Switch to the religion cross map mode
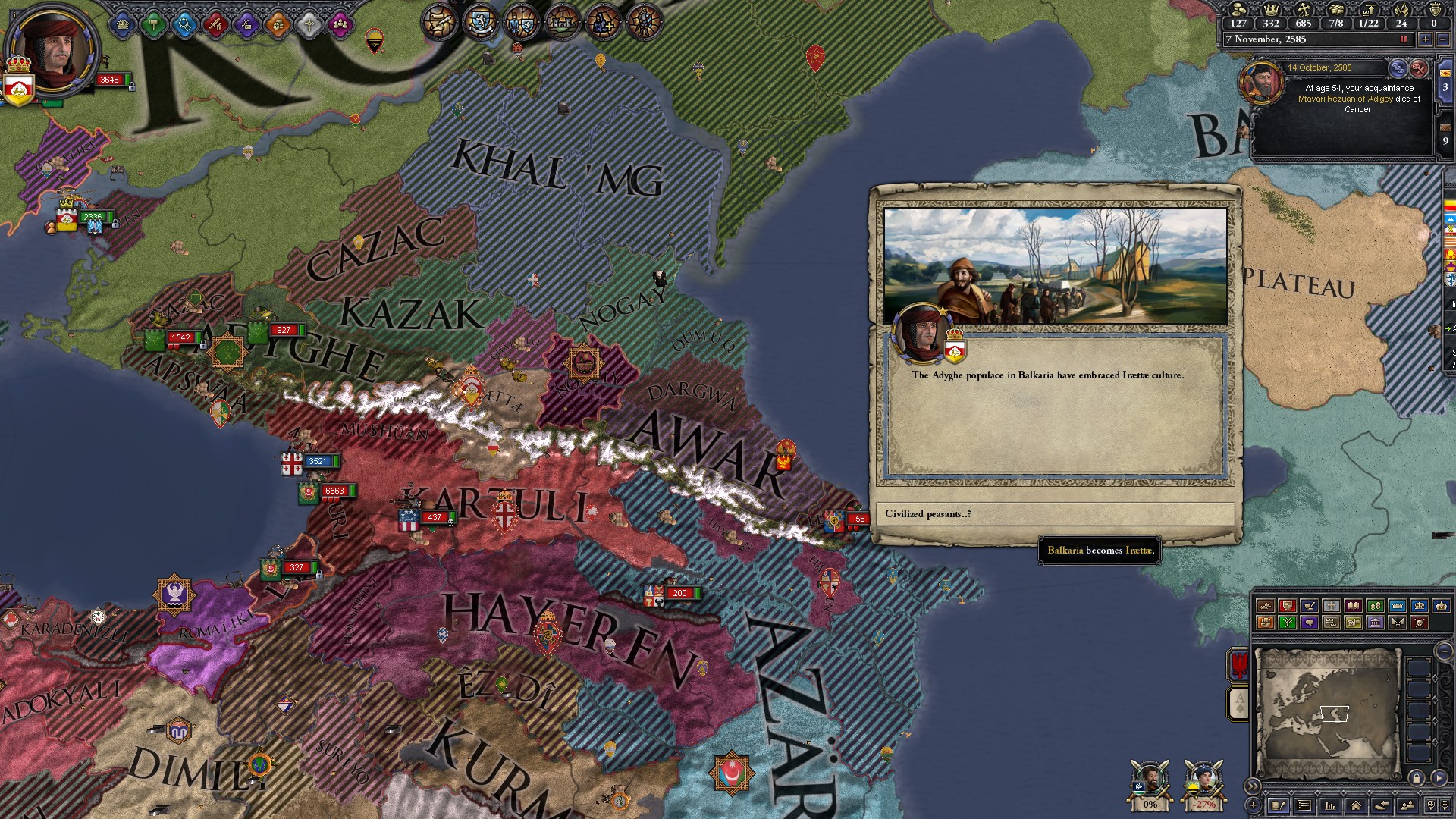 pyautogui.click(x=1331, y=605)
